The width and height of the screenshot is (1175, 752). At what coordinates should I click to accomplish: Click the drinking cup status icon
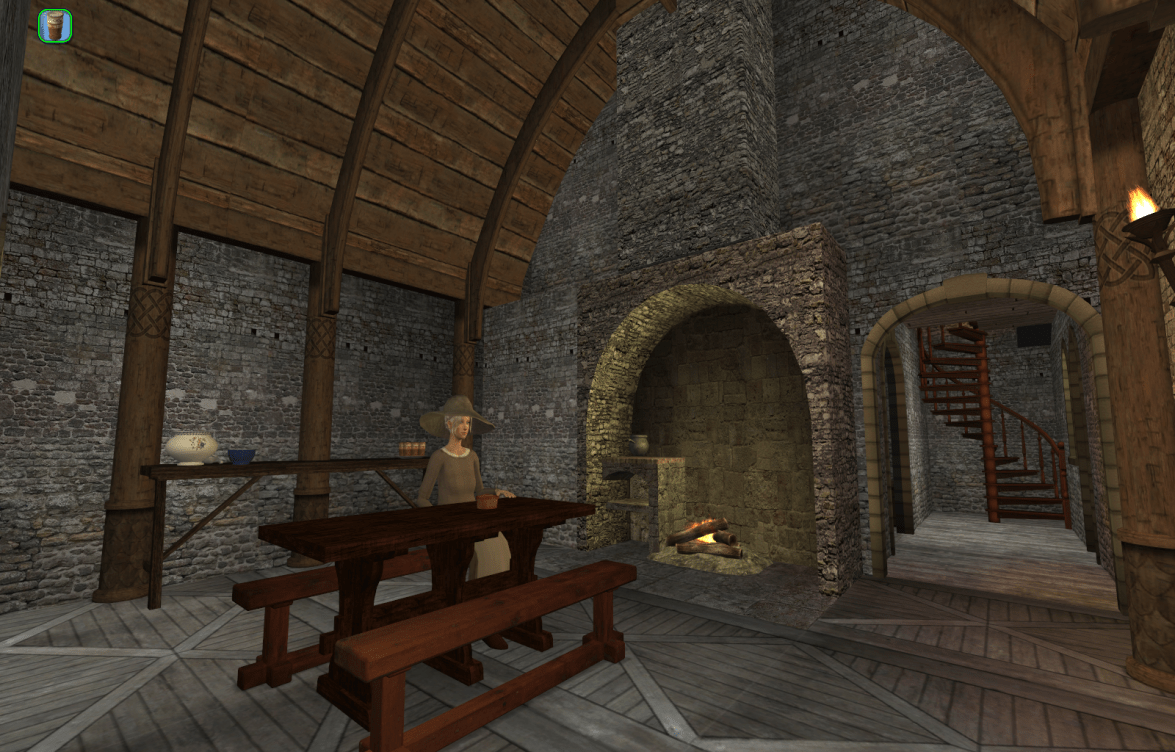[x=55, y=26]
